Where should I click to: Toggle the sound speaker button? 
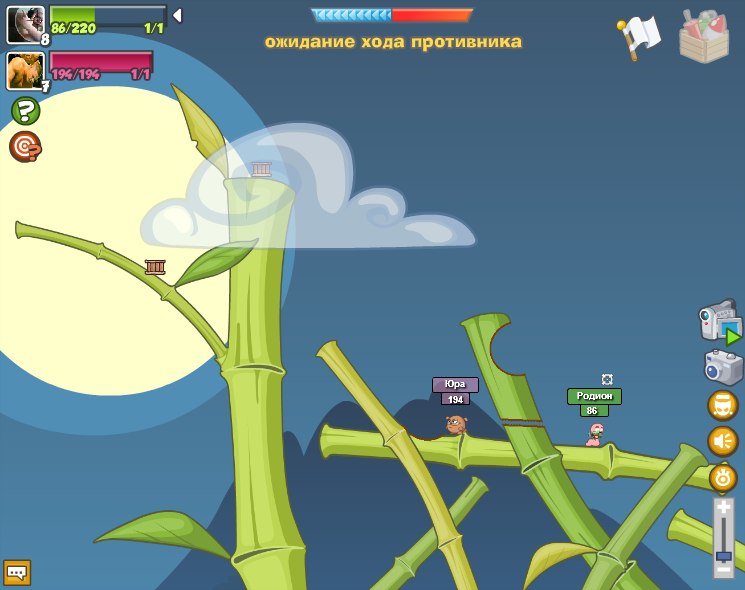click(723, 440)
